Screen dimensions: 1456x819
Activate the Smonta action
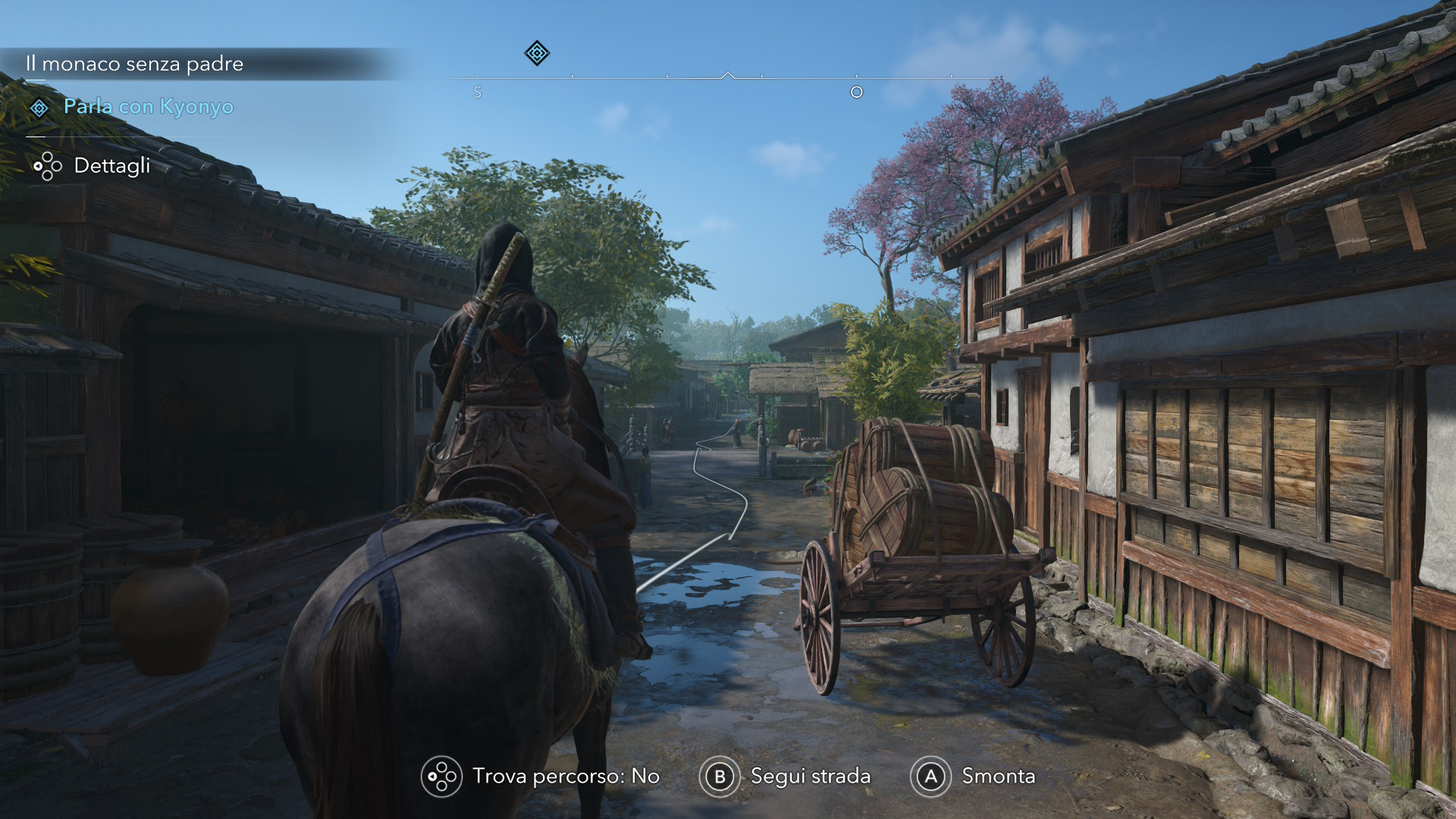(x=998, y=777)
